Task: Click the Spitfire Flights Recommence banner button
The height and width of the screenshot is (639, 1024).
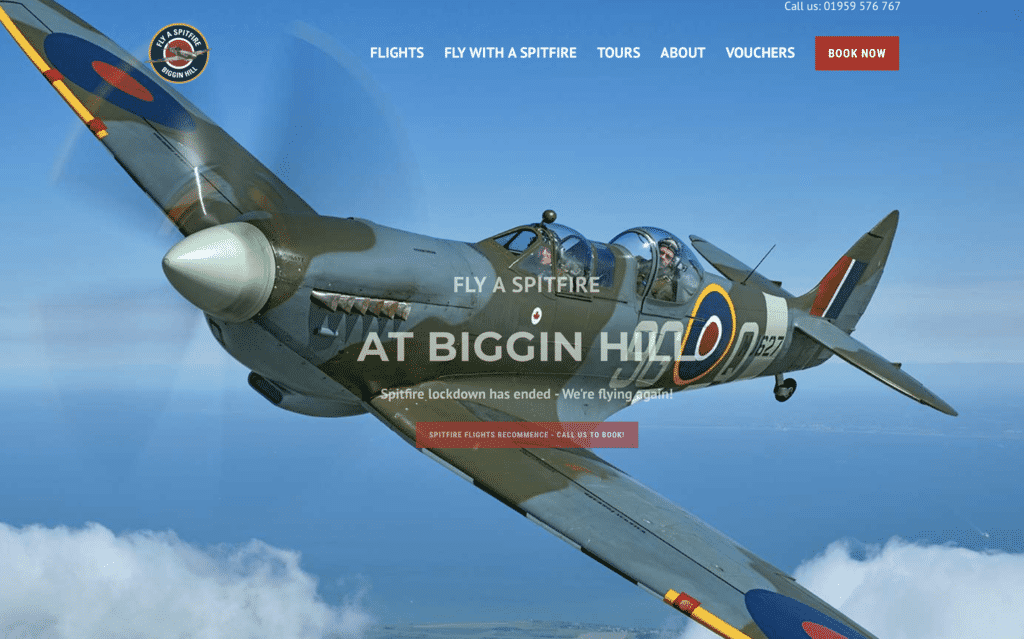Action: pos(526,435)
